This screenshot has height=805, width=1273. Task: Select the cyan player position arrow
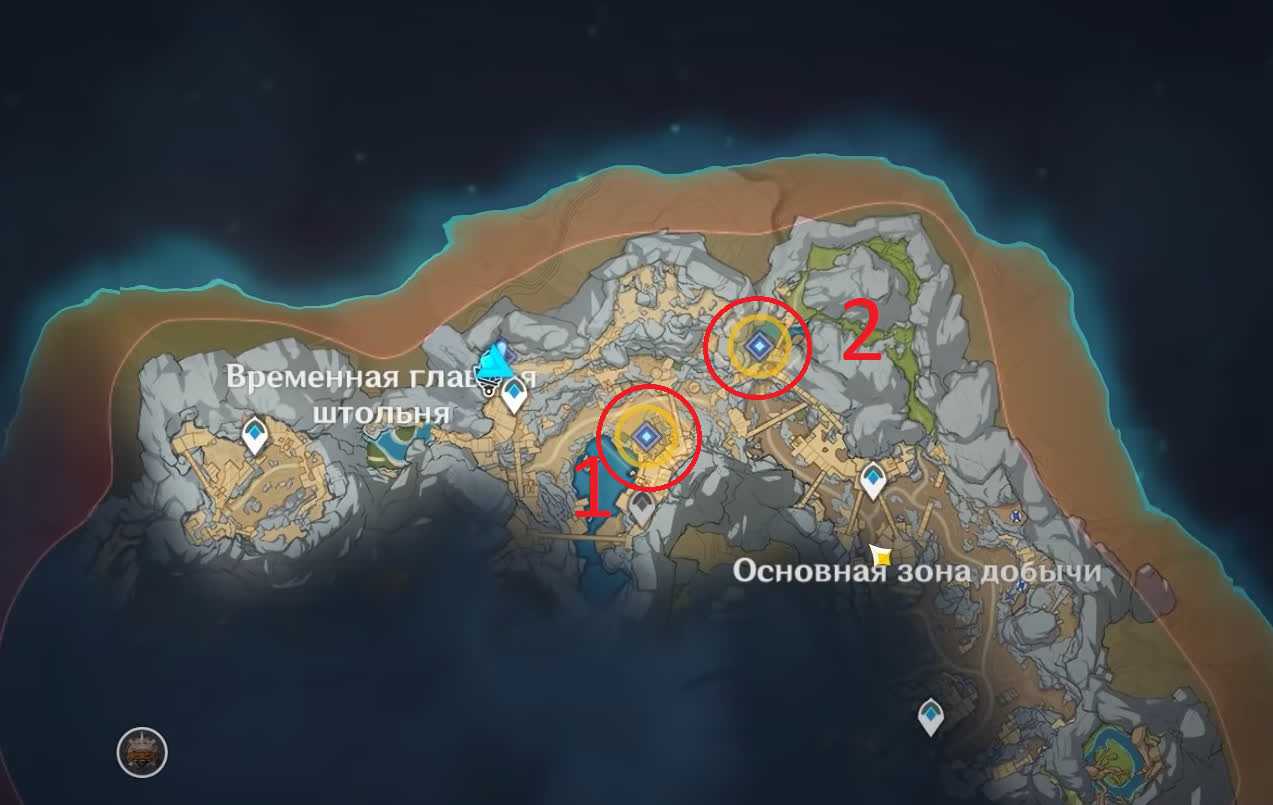pyautogui.click(x=493, y=363)
